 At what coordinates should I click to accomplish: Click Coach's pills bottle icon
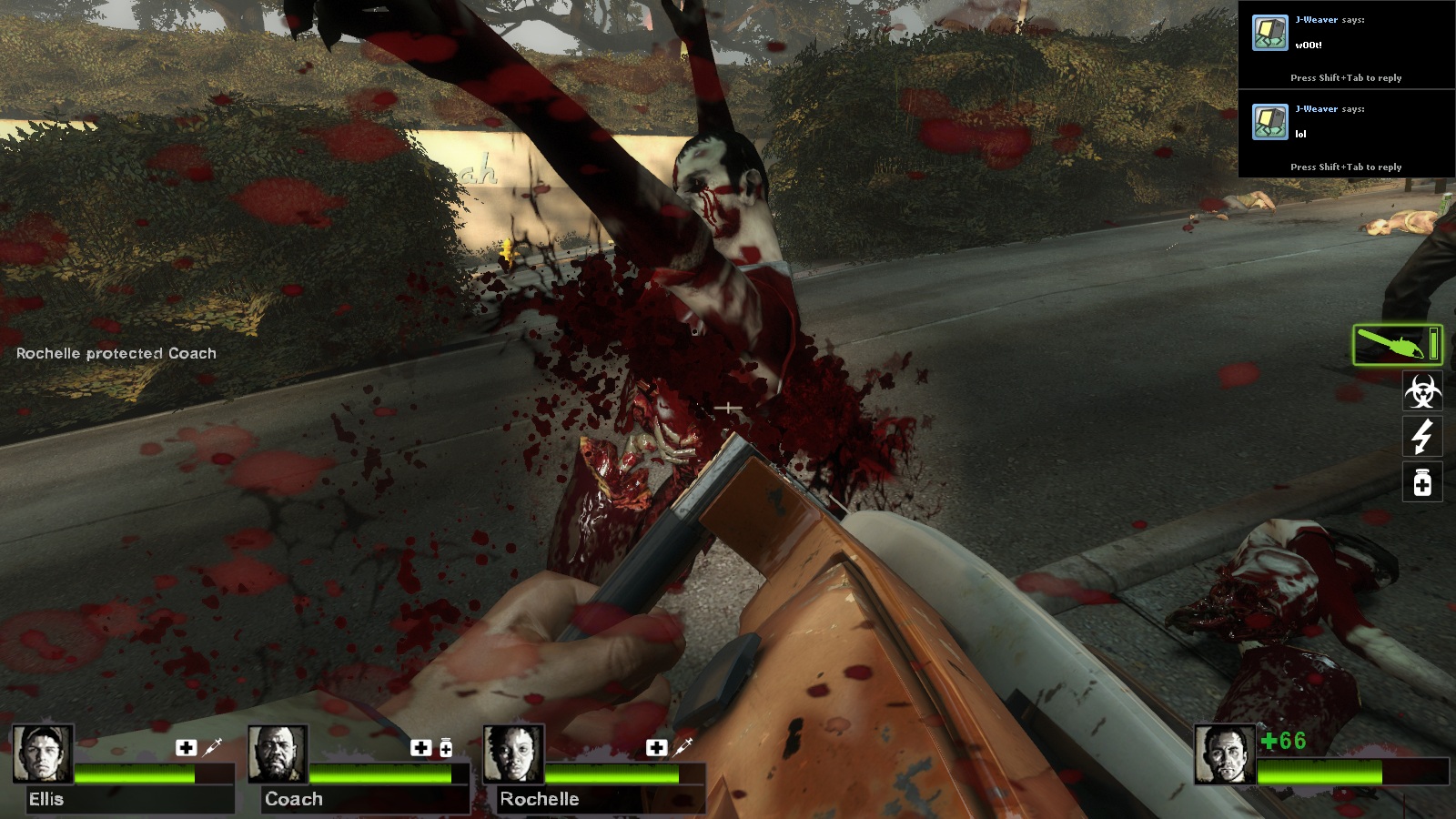coord(446,748)
